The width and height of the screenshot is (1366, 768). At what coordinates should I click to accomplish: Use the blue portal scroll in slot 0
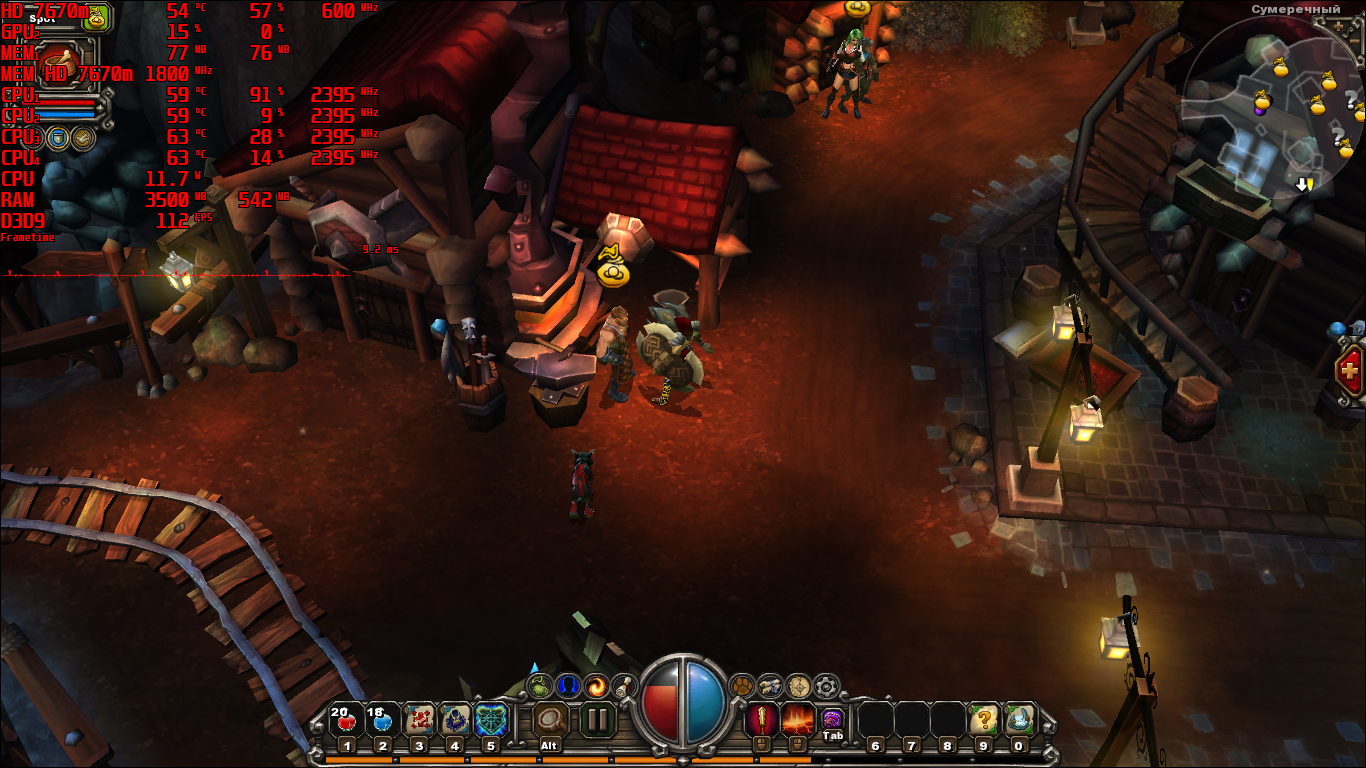(x=1019, y=720)
